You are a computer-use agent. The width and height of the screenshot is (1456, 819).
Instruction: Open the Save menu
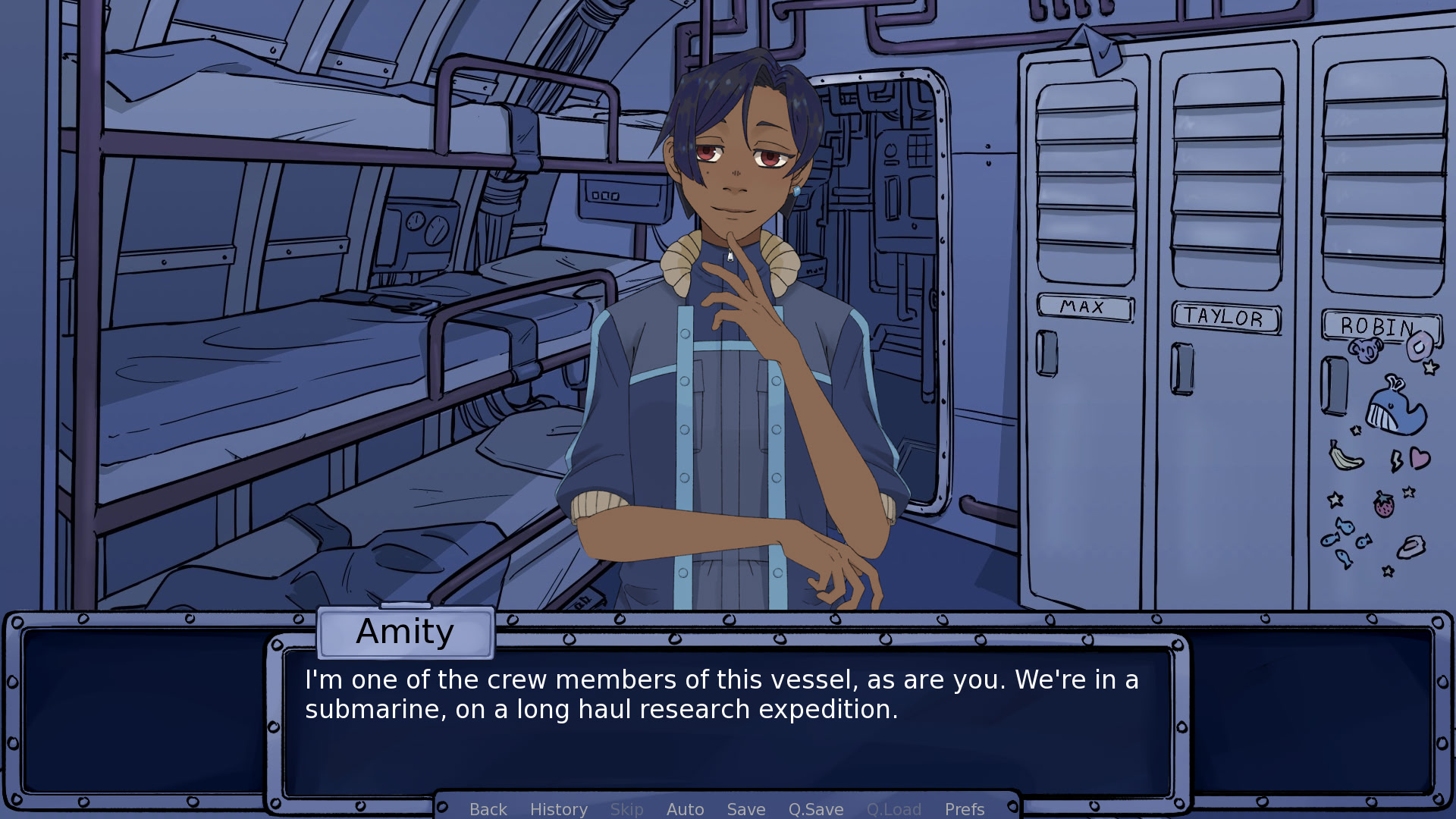pyautogui.click(x=745, y=809)
